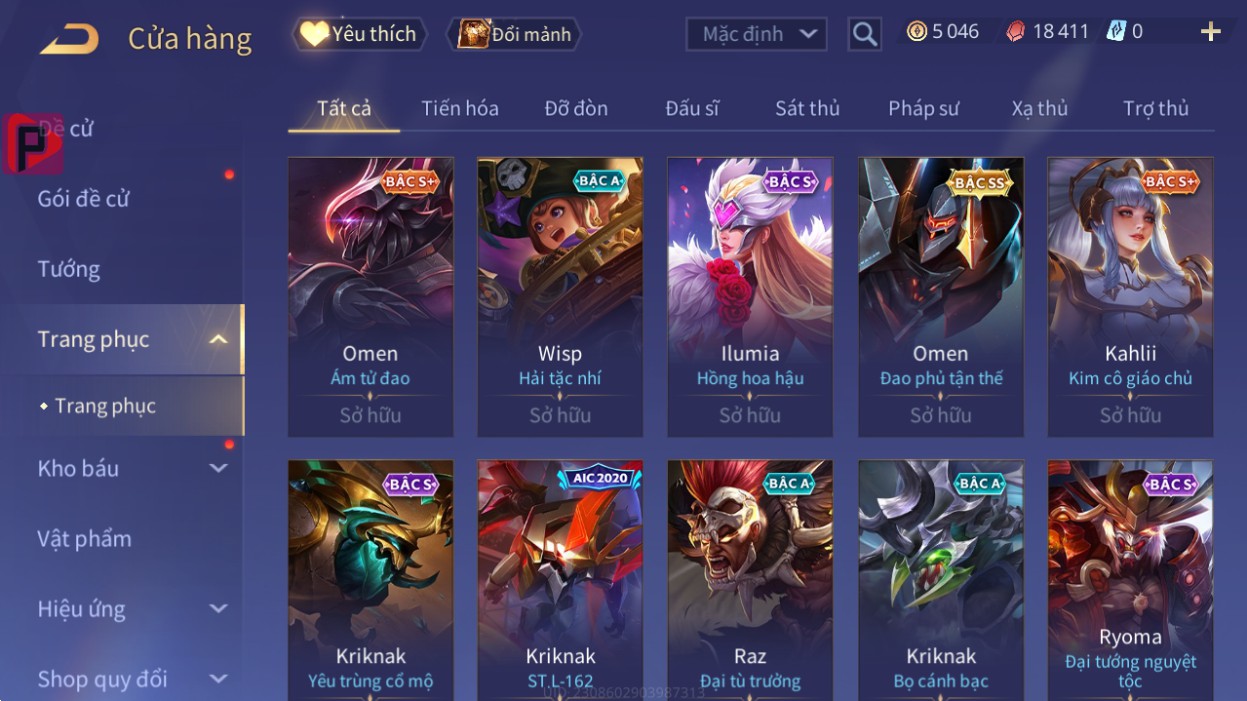Go back using the return arrow
The height and width of the screenshot is (701, 1247).
tap(69, 39)
